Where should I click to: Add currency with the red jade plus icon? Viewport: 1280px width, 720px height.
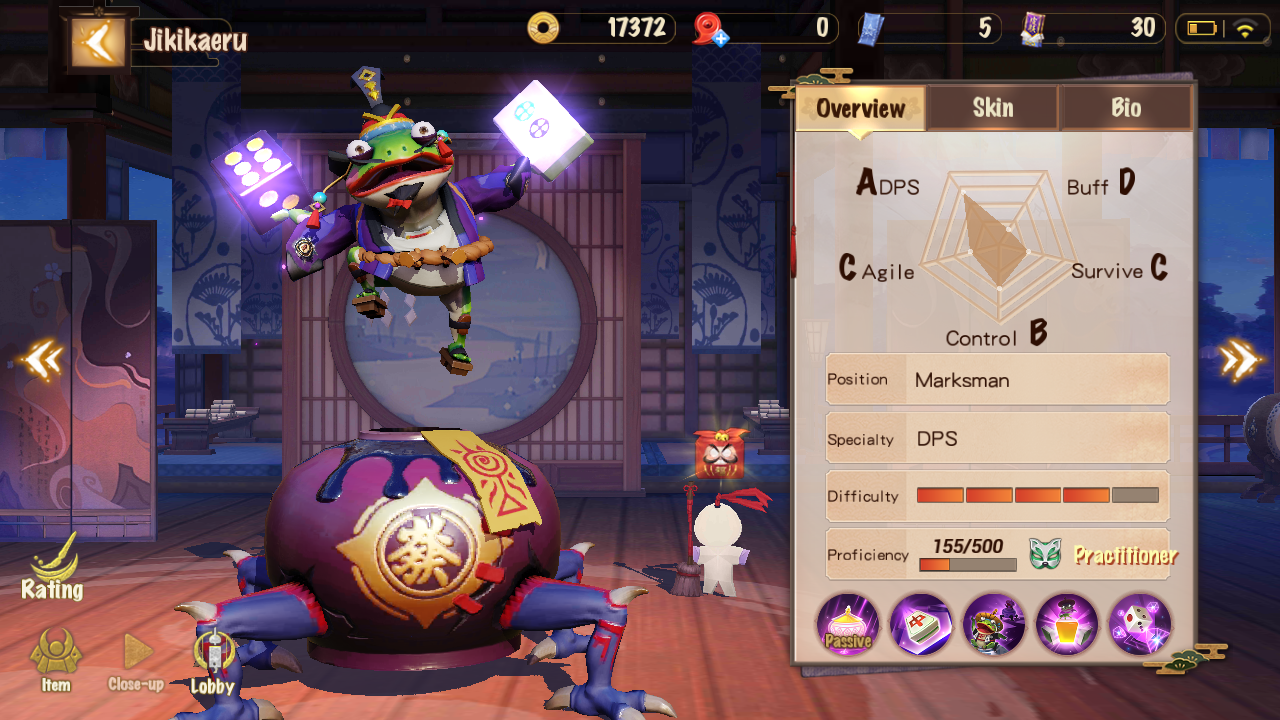tap(711, 29)
